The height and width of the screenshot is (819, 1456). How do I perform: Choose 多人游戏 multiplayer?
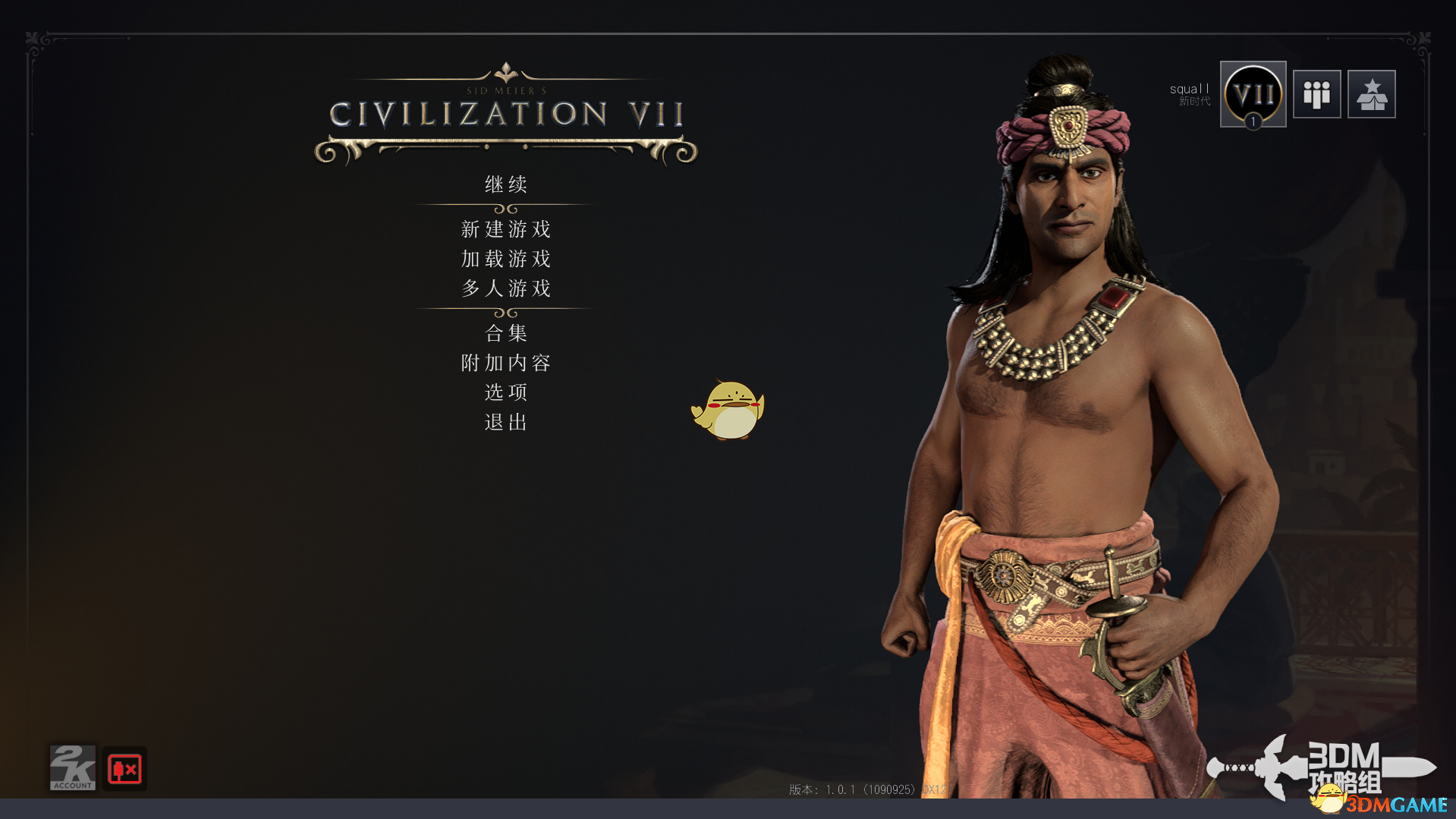coord(505,288)
